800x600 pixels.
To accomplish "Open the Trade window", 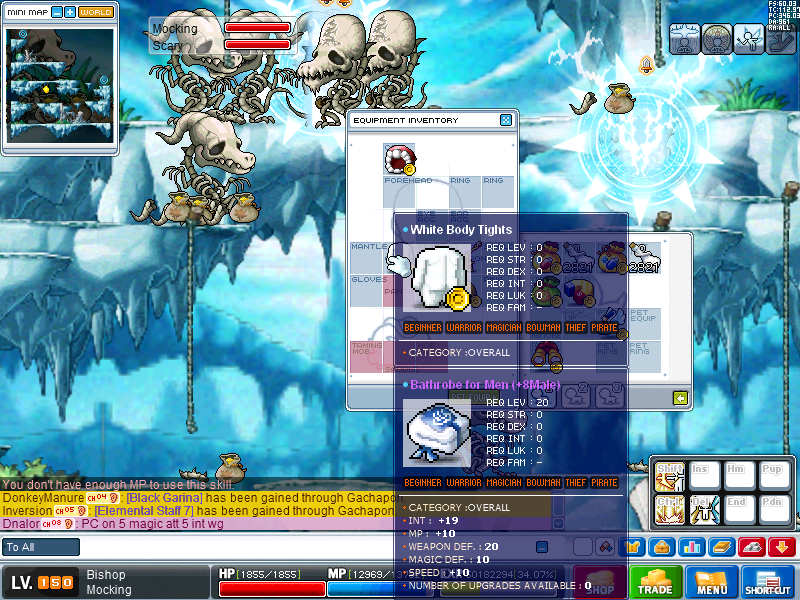I will (656, 583).
